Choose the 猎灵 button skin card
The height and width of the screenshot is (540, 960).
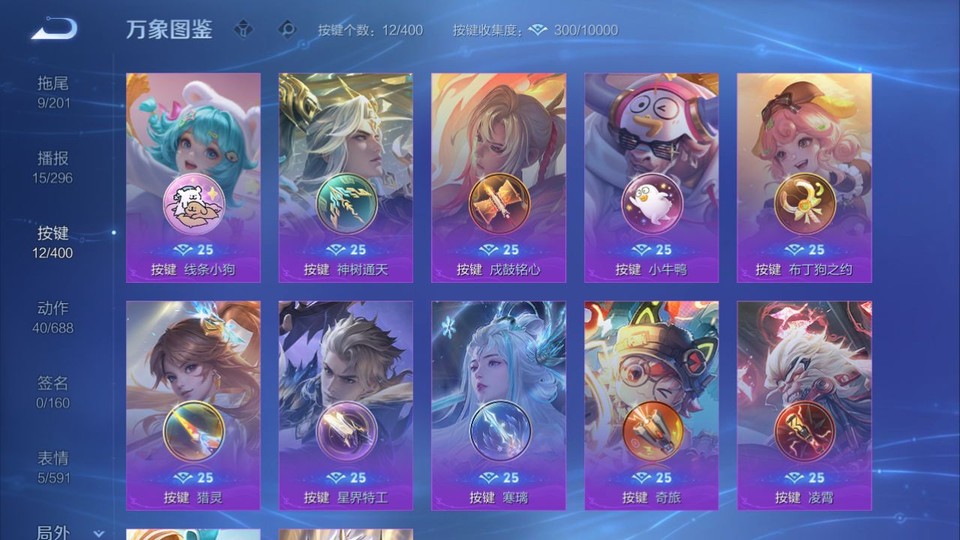click(193, 405)
